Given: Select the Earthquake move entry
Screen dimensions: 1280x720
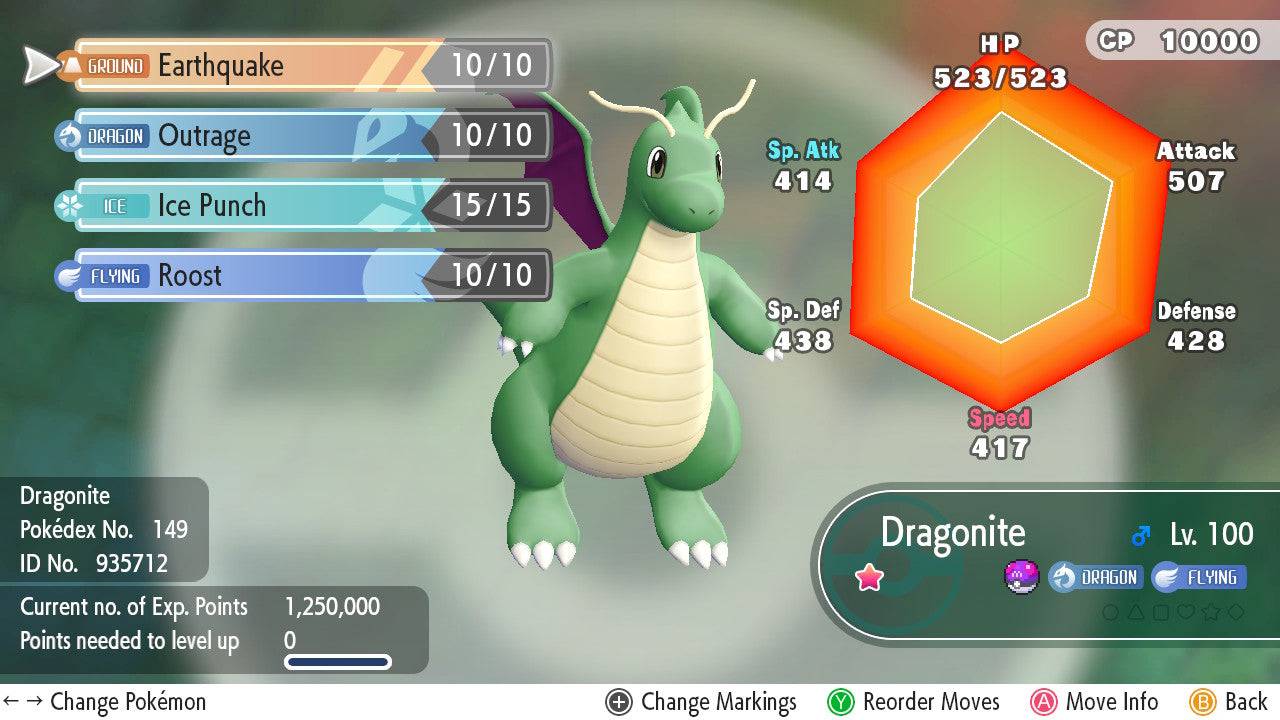Looking at the screenshot, I should 300,66.
